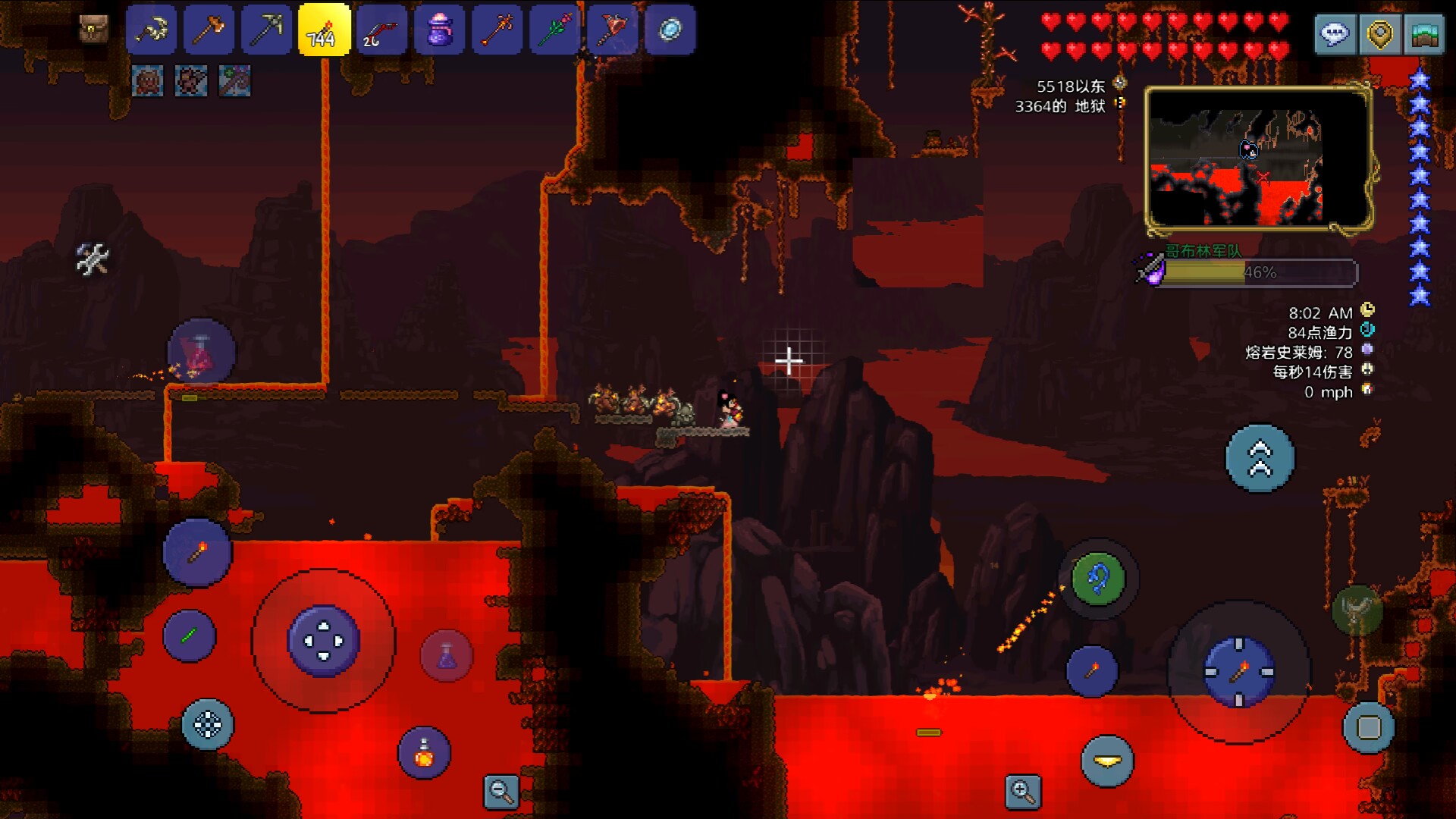This screenshot has height=819, width=1456.
Task: Select the purple sack hotbar slot
Action: (x=439, y=30)
